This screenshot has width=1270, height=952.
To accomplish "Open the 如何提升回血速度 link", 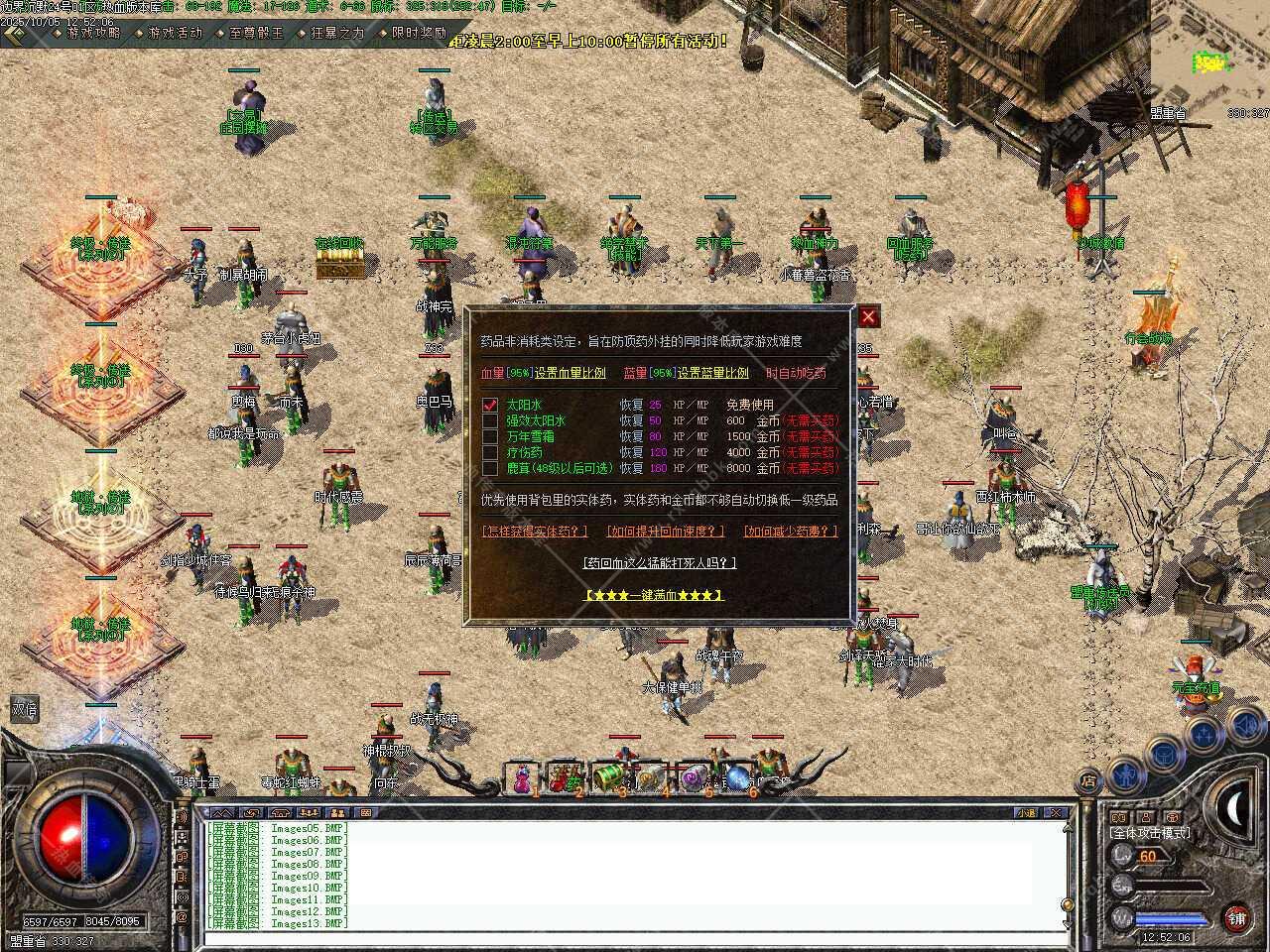I will pyautogui.click(x=666, y=532).
